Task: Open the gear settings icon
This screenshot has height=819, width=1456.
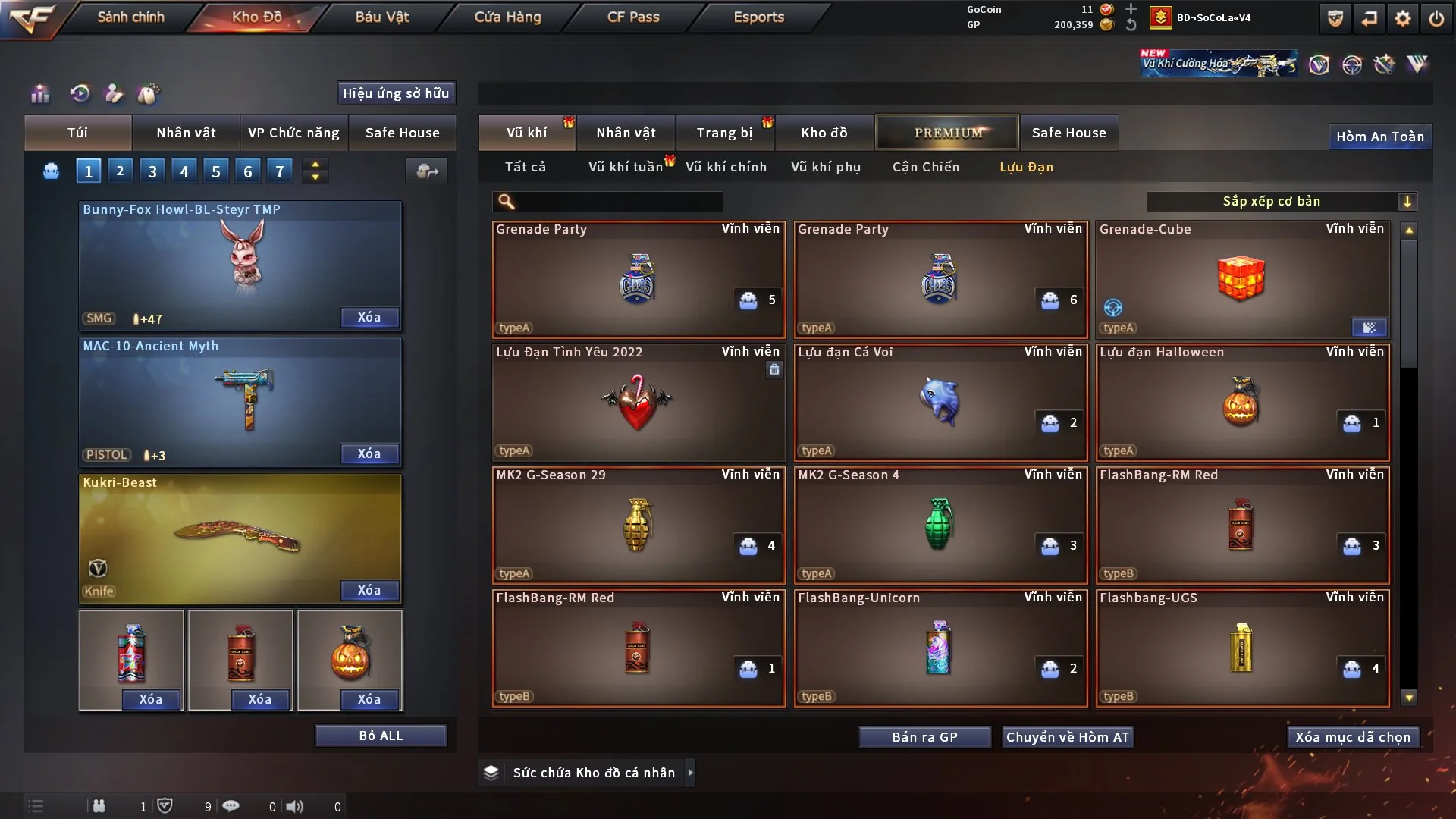Action: (x=1403, y=18)
